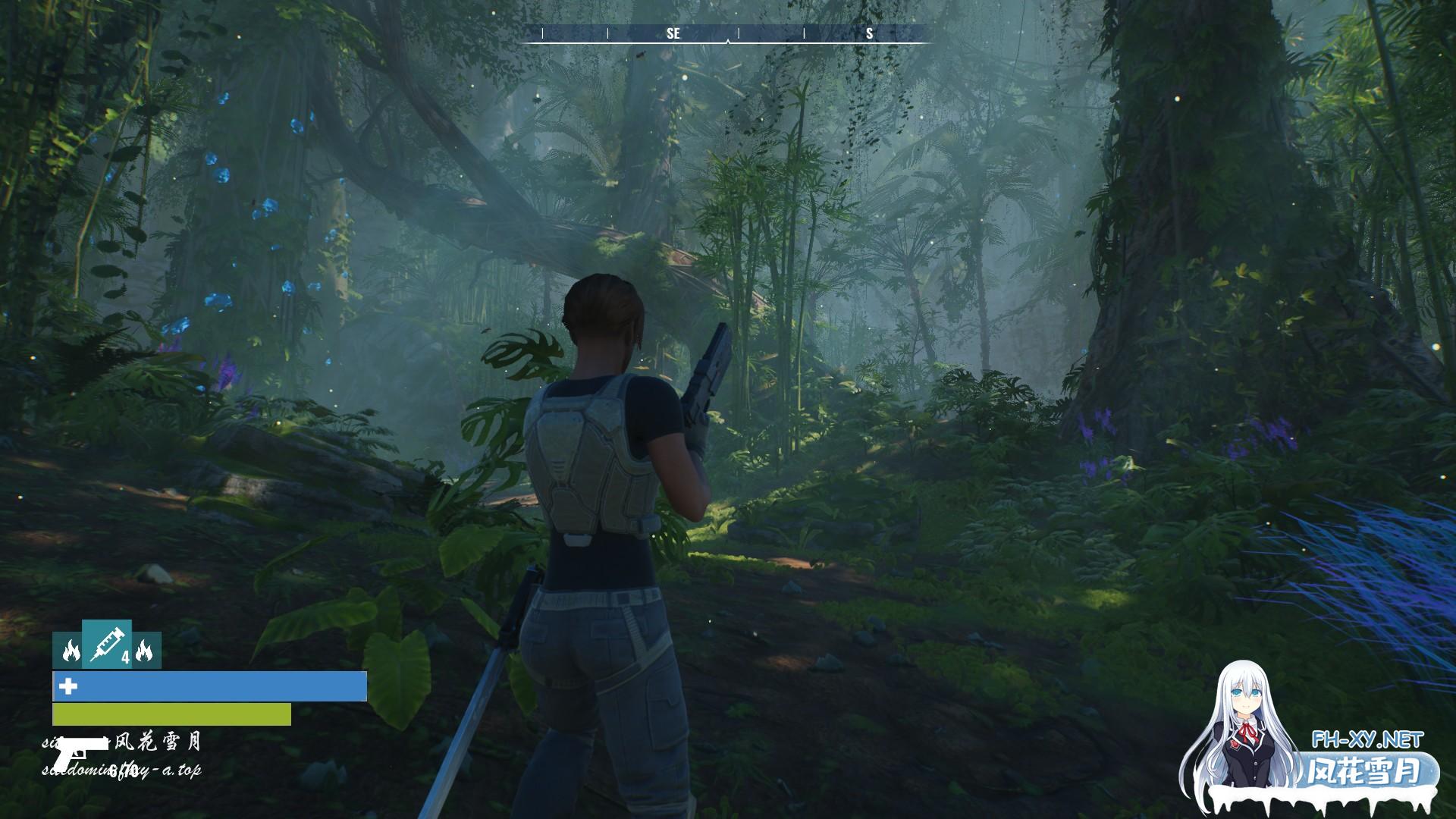Select the syringe item slot
This screenshot has width=1456, height=819.
[106, 644]
